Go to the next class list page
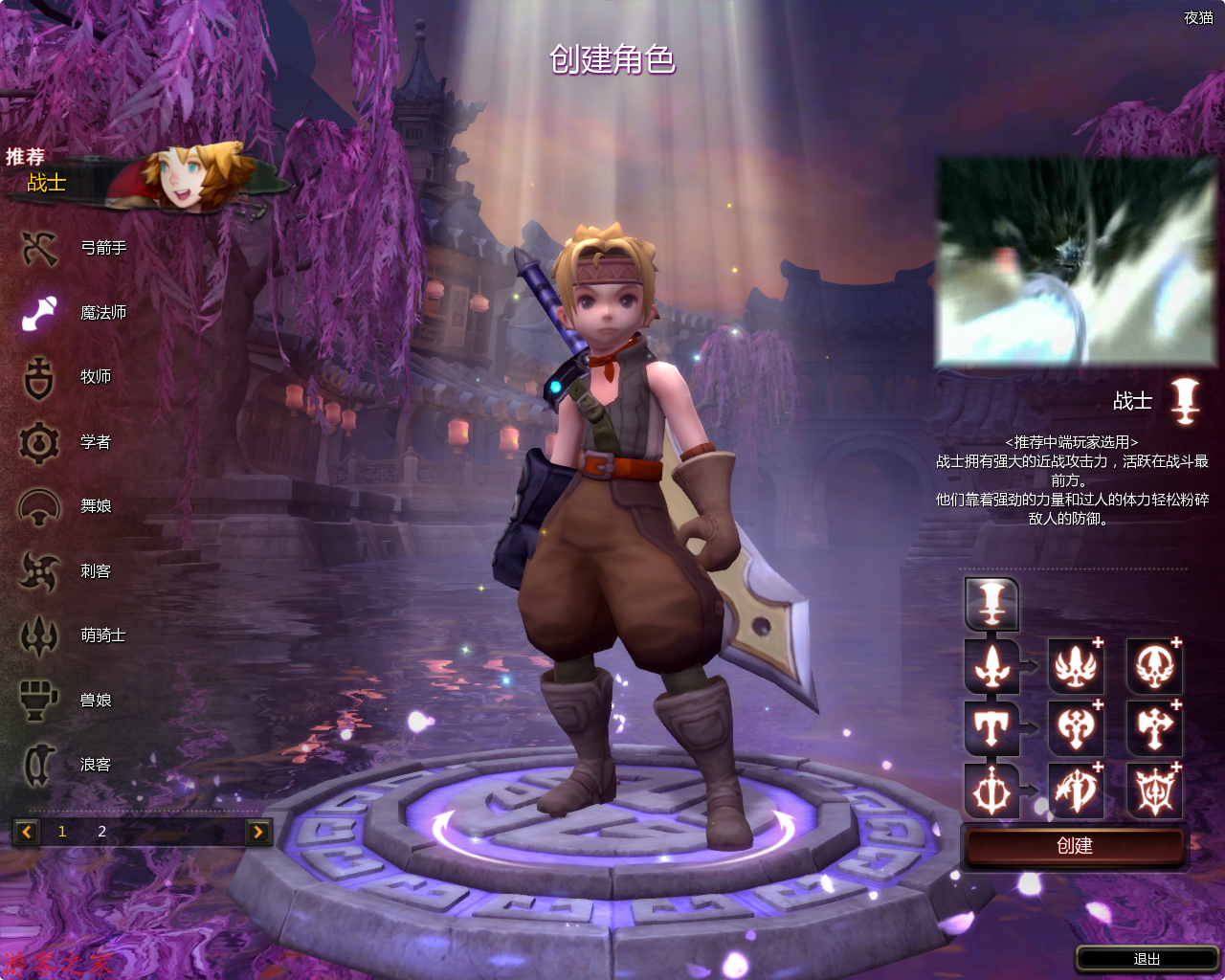Screen dimensions: 1225x980 pyautogui.click(x=257, y=832)
